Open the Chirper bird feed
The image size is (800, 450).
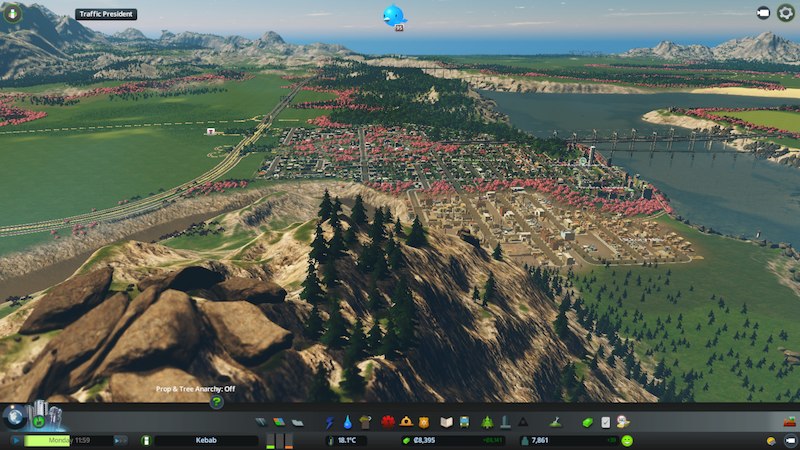click(393, 15)
